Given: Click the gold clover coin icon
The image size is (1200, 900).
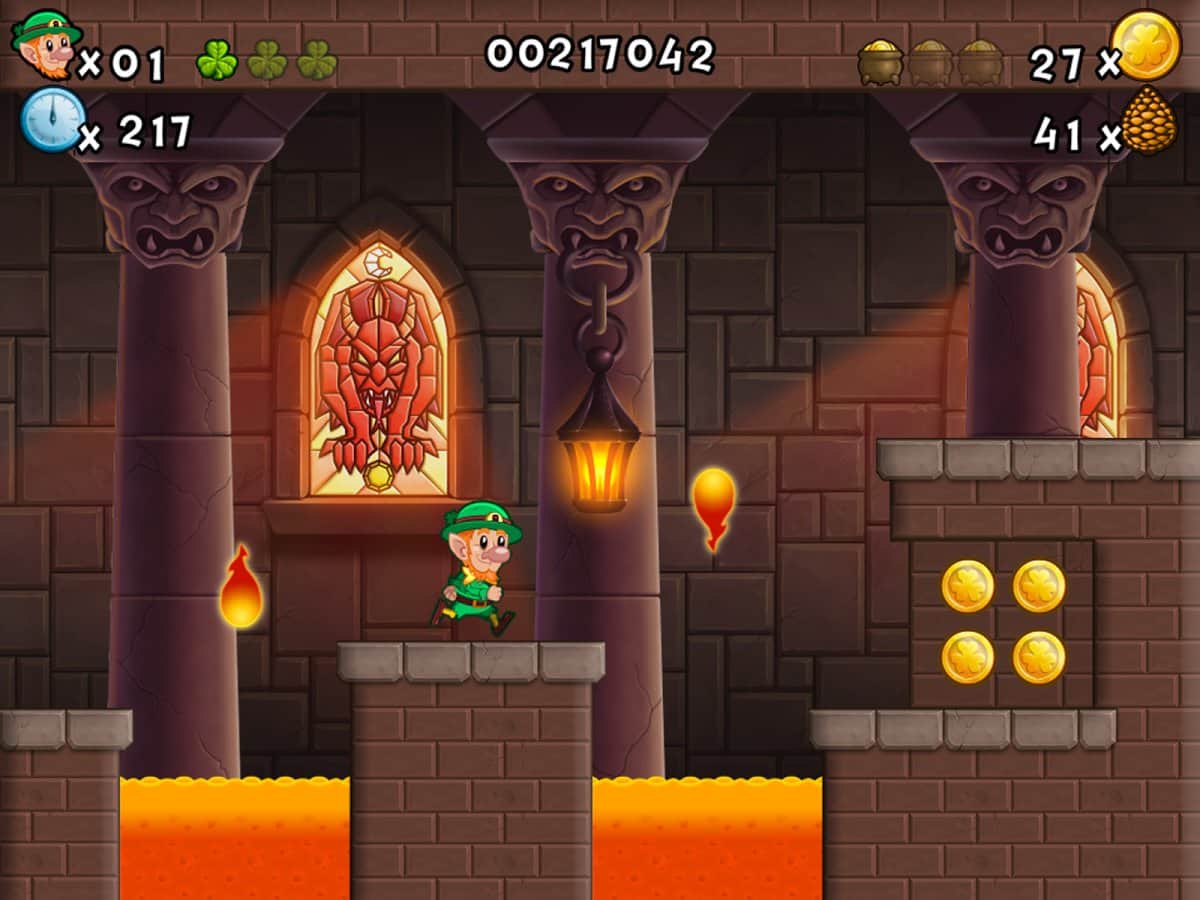Looking at the screenshot, I should point(1146,46).
